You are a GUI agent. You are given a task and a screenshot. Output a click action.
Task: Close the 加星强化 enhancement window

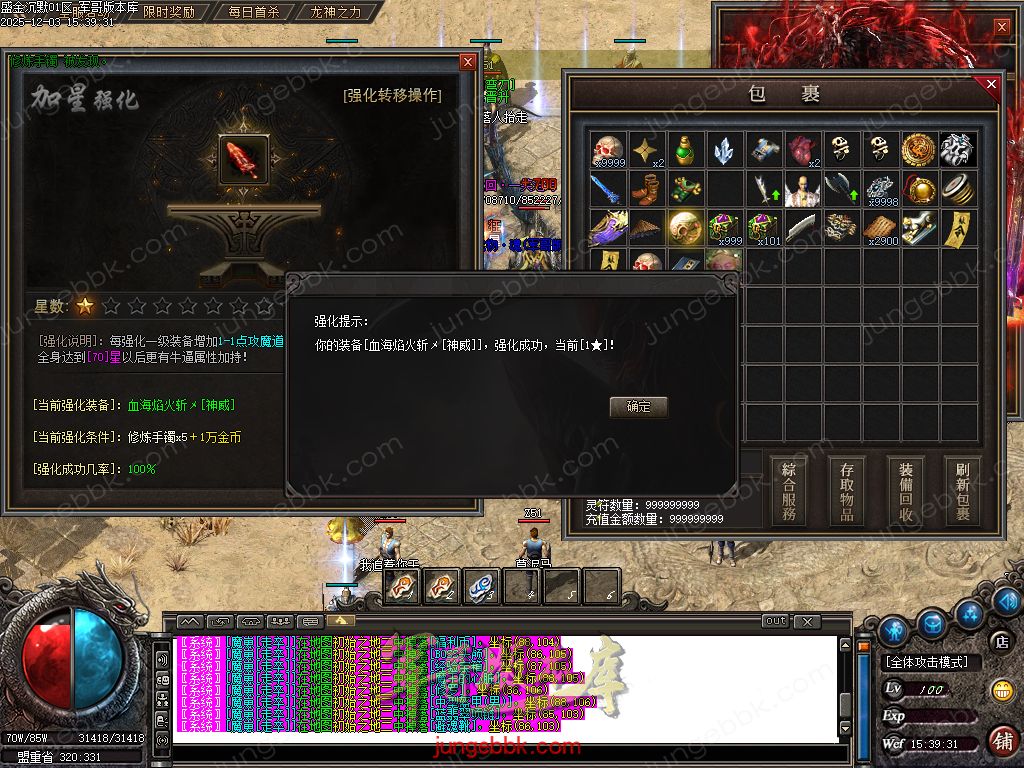[x=467, y=62]
